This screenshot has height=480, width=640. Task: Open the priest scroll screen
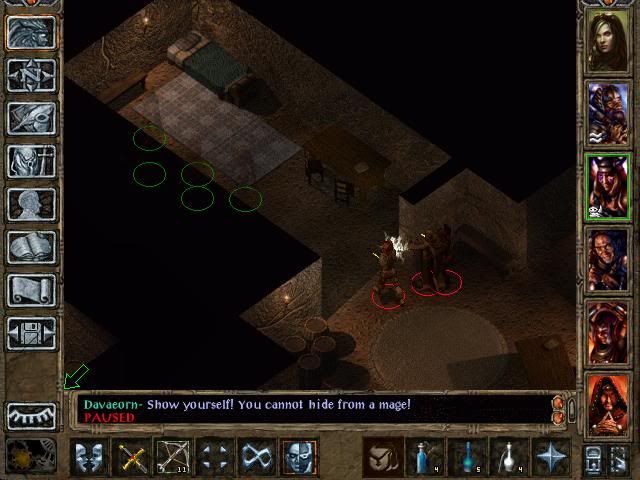click(31, 291)
